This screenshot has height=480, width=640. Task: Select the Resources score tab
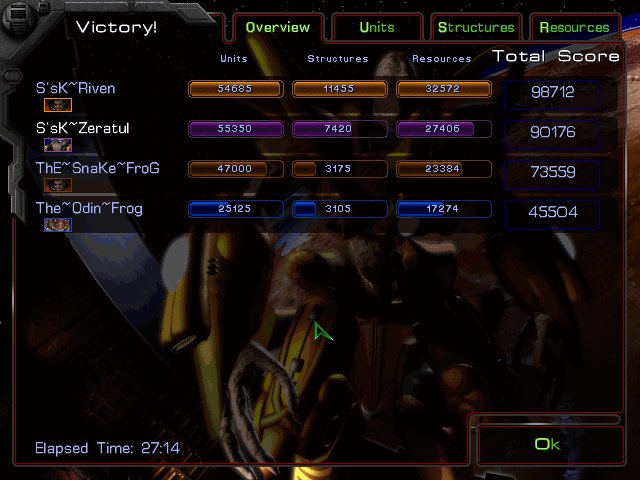point(573,27)
